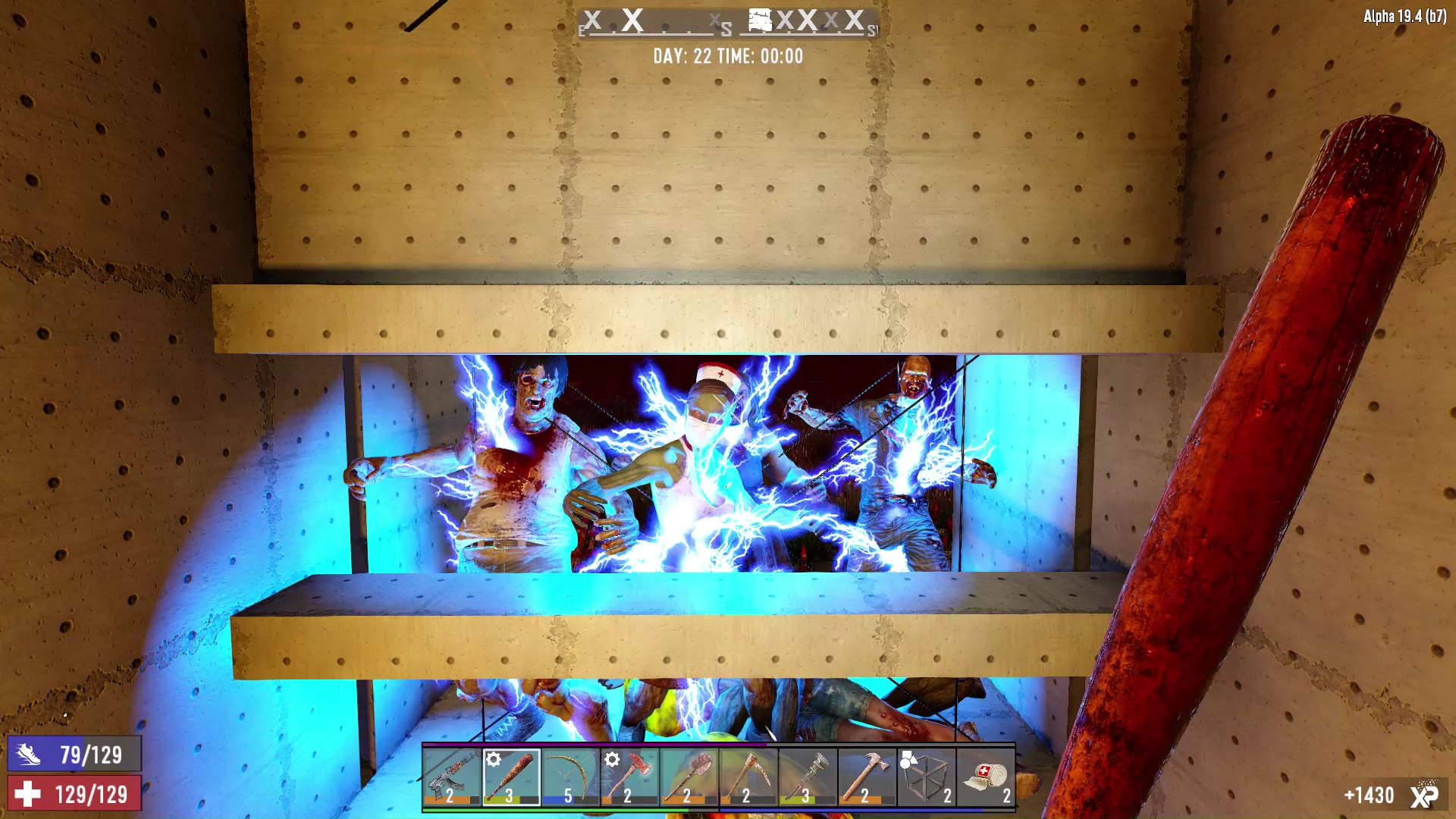Select the AK-47 in the first hotbar slot

click(x=453, y=777)
